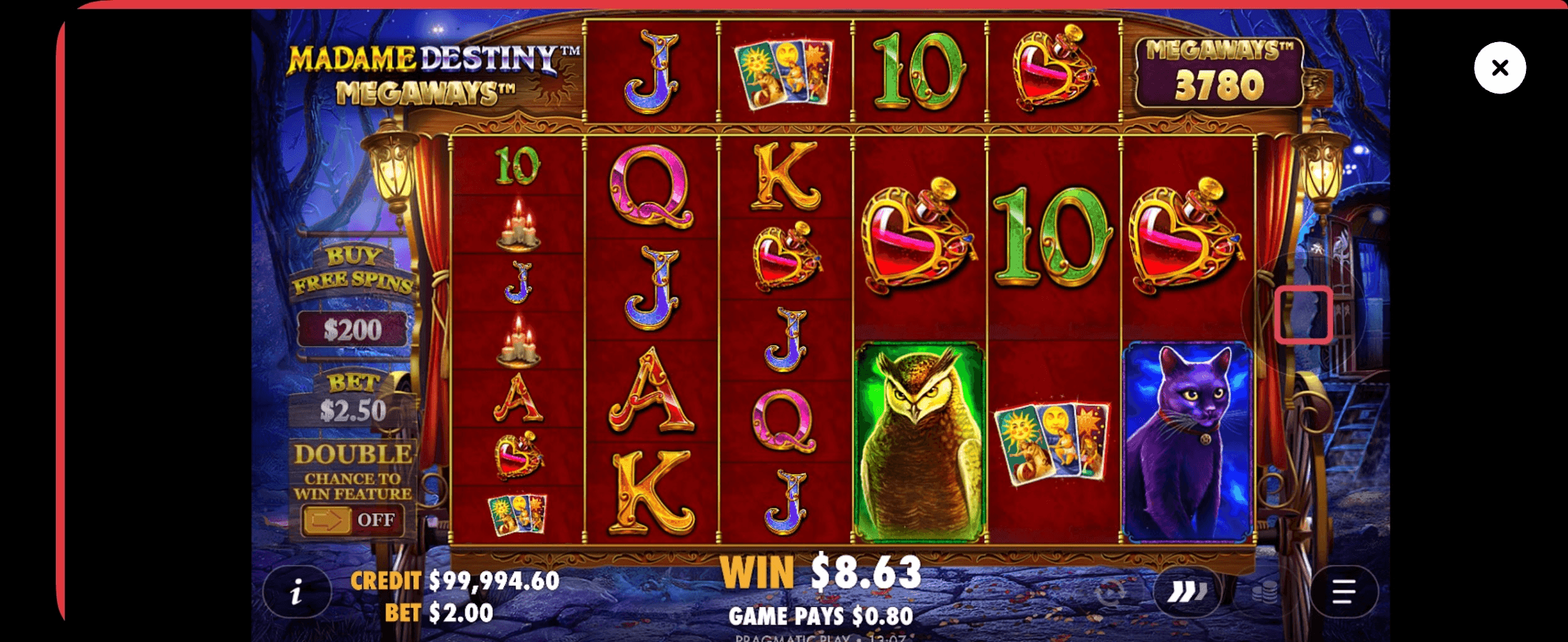Close the game with the X button
This screenshot has height=642, width=1568.
click(x=1500, y=68)
